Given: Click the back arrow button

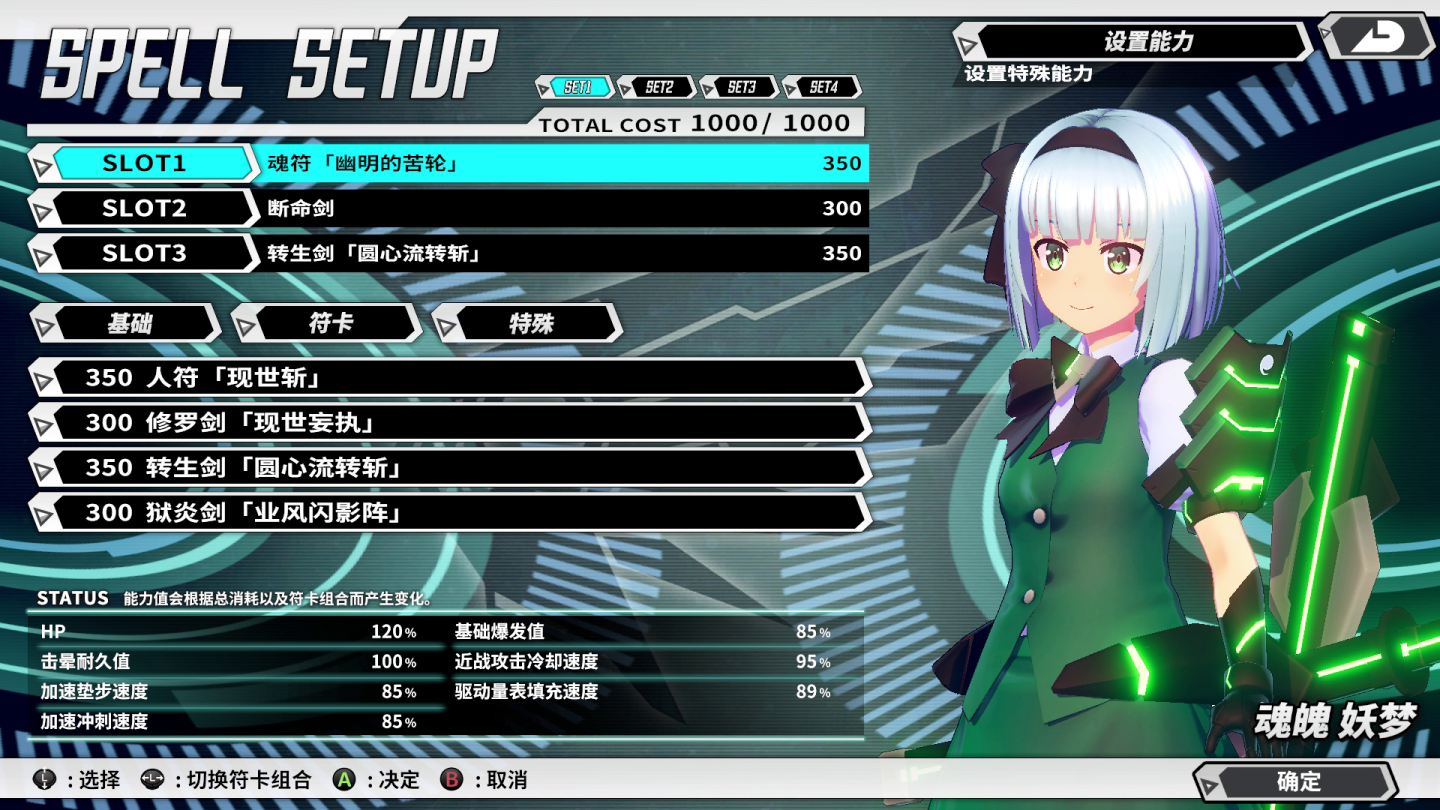Looking at the screenshot, I should click(1378, 38).
